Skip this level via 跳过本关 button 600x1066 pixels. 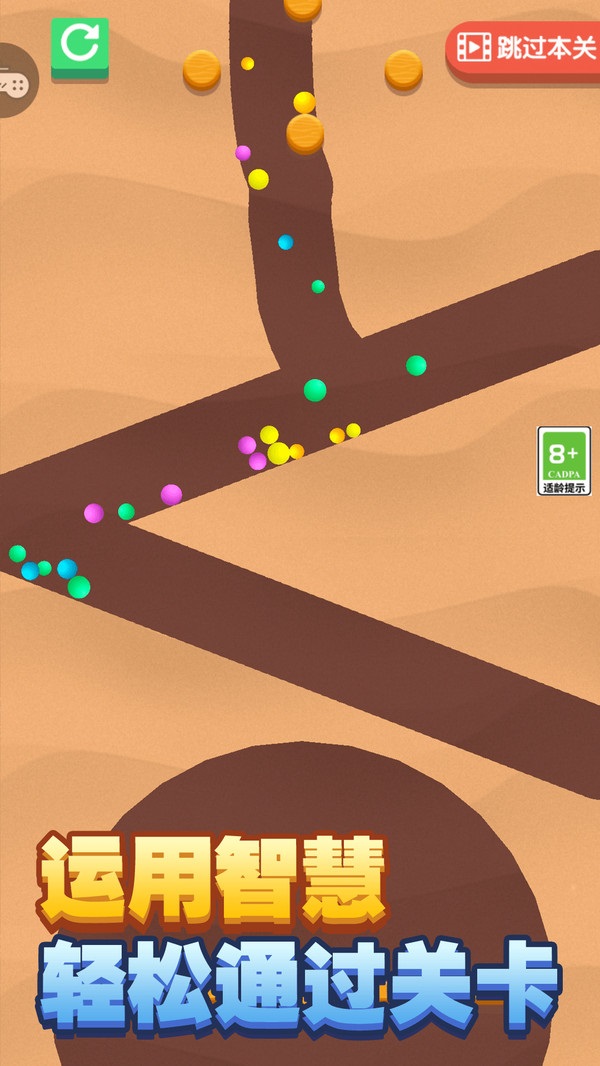[524, 48]
